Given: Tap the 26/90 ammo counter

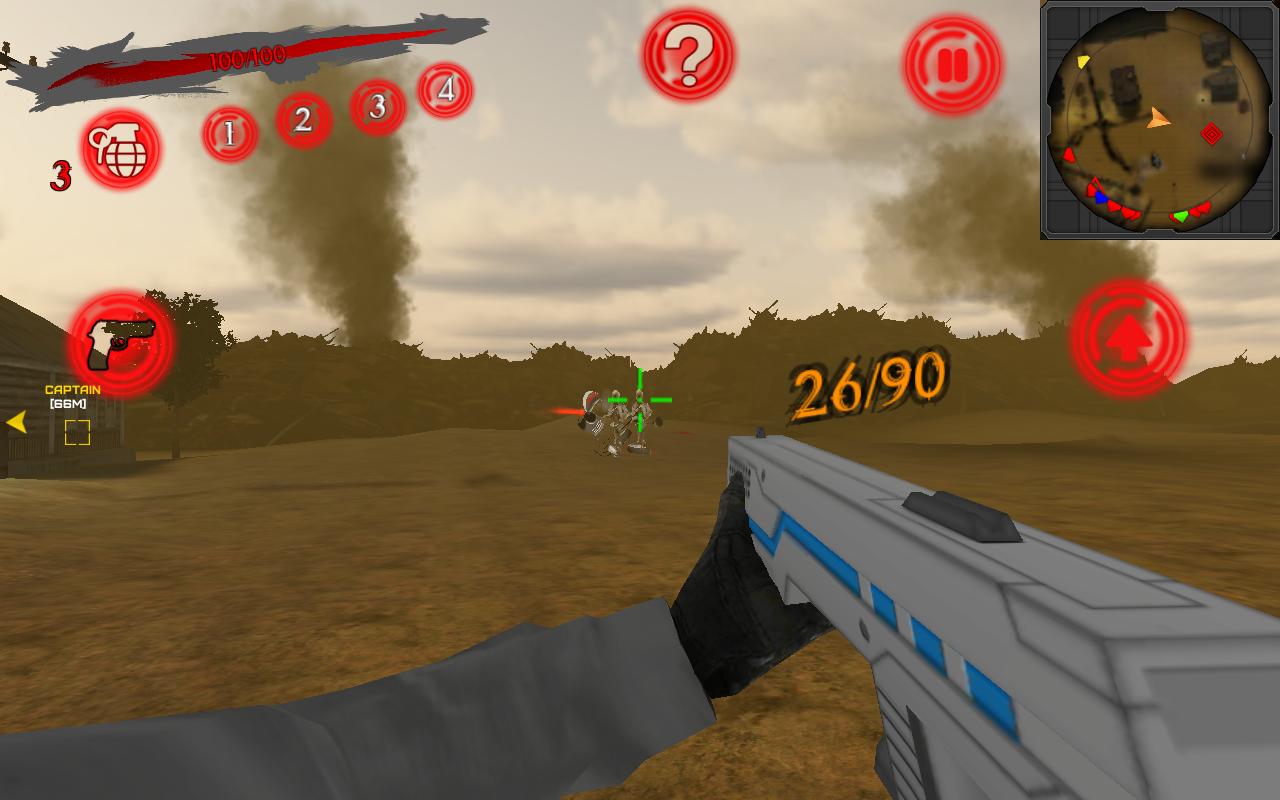Looking at the screenshot, I should 869,383.
